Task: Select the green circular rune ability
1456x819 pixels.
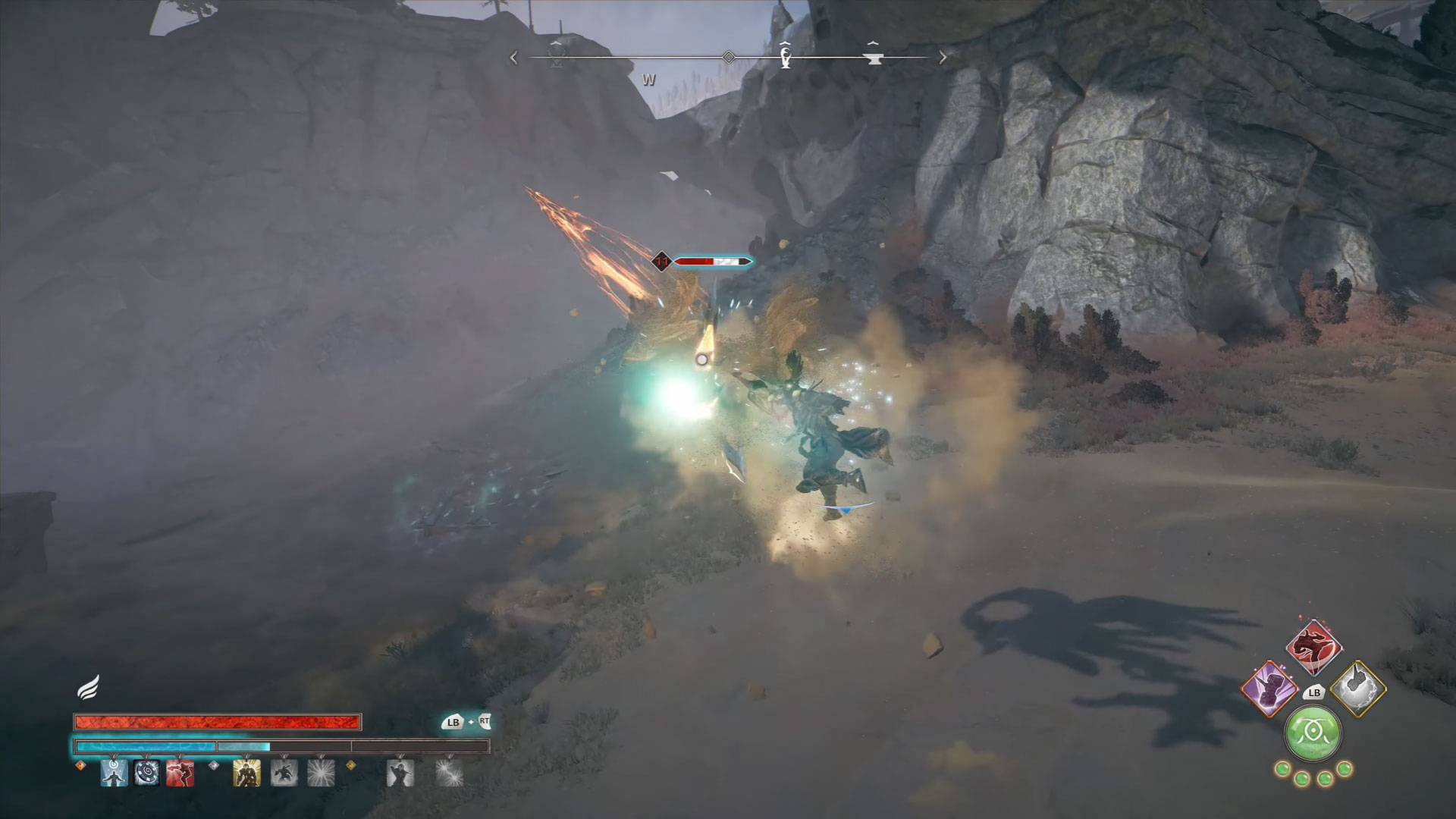Action: 1313,733
